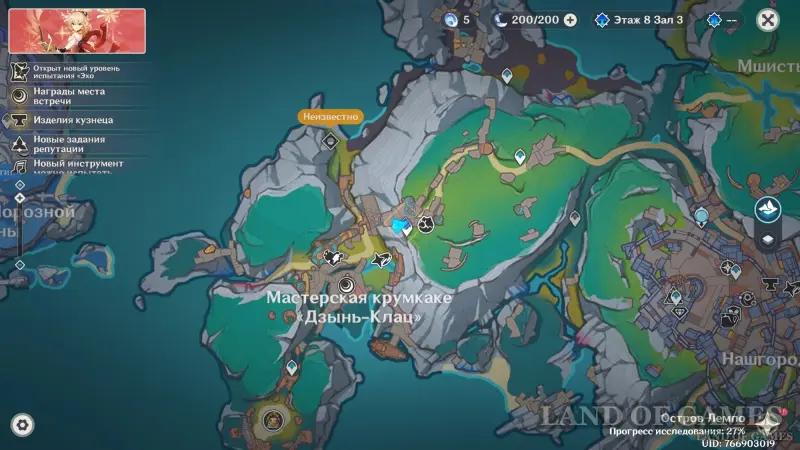The height and width of the screenshot is (450, 800).
Task: Toggle the map layers button
Action: (767, 239)
